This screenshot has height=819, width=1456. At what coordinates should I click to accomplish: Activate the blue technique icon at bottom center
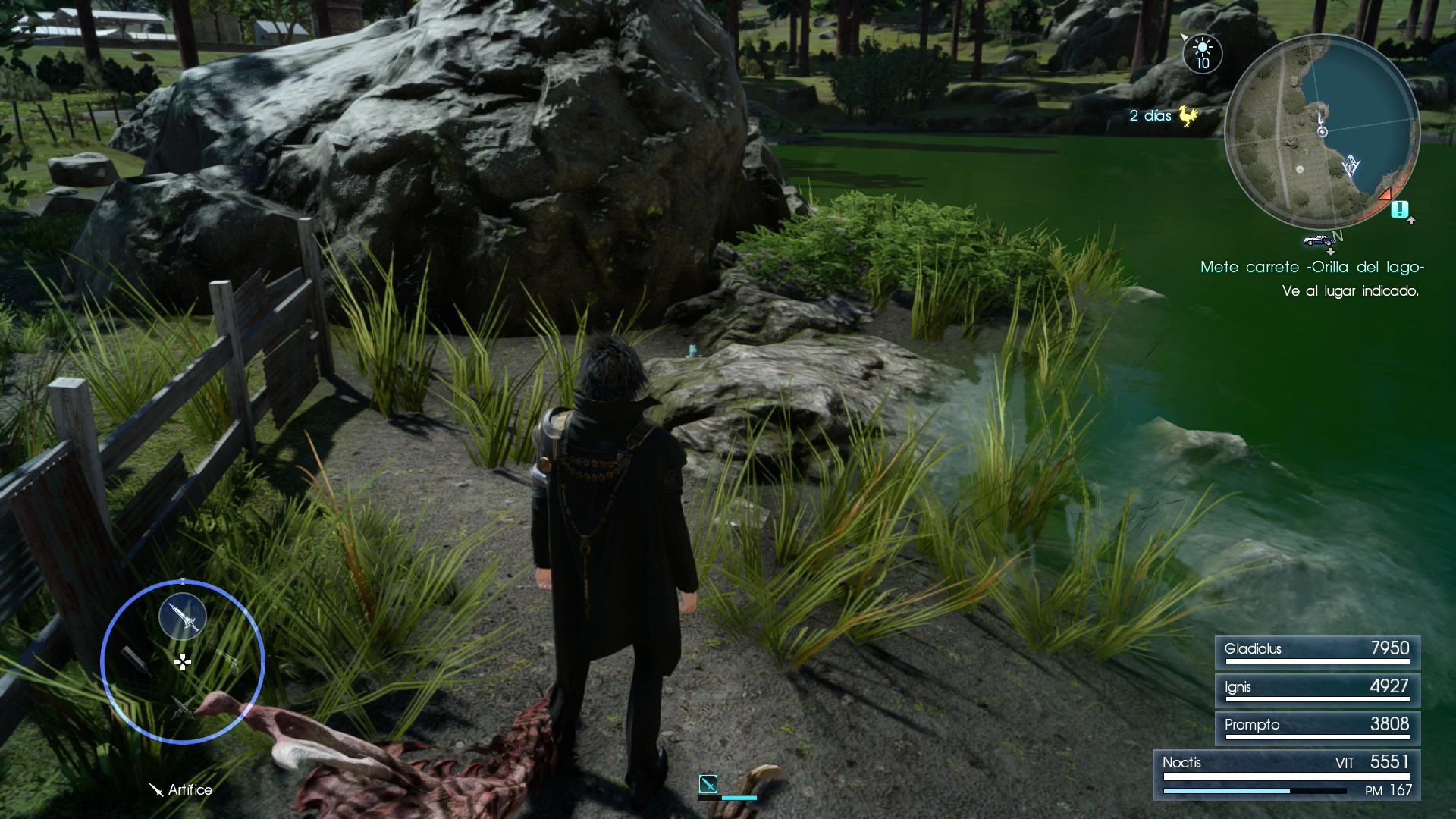tap(708, 783)
